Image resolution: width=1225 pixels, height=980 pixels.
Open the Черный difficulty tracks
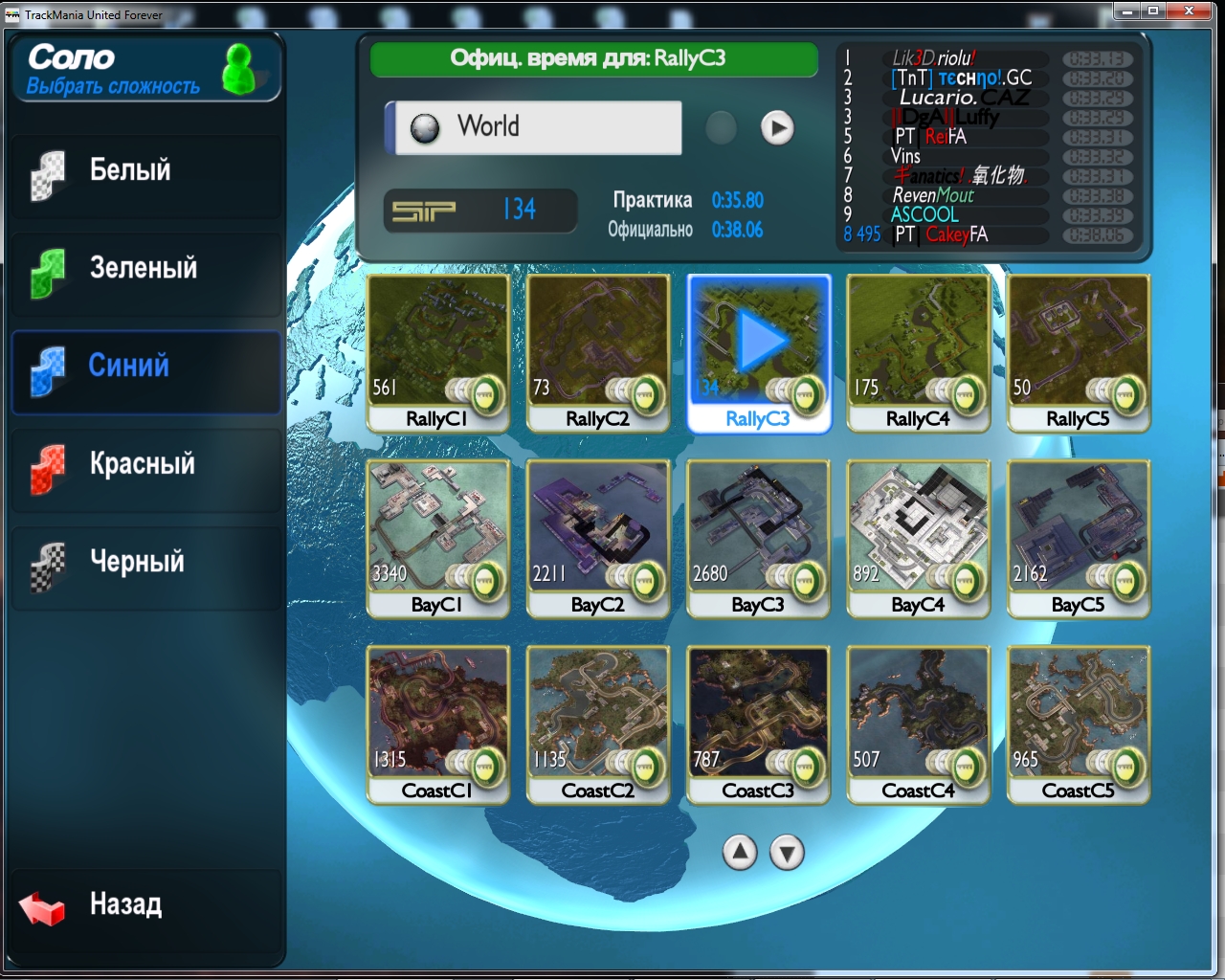click(146, 563)
